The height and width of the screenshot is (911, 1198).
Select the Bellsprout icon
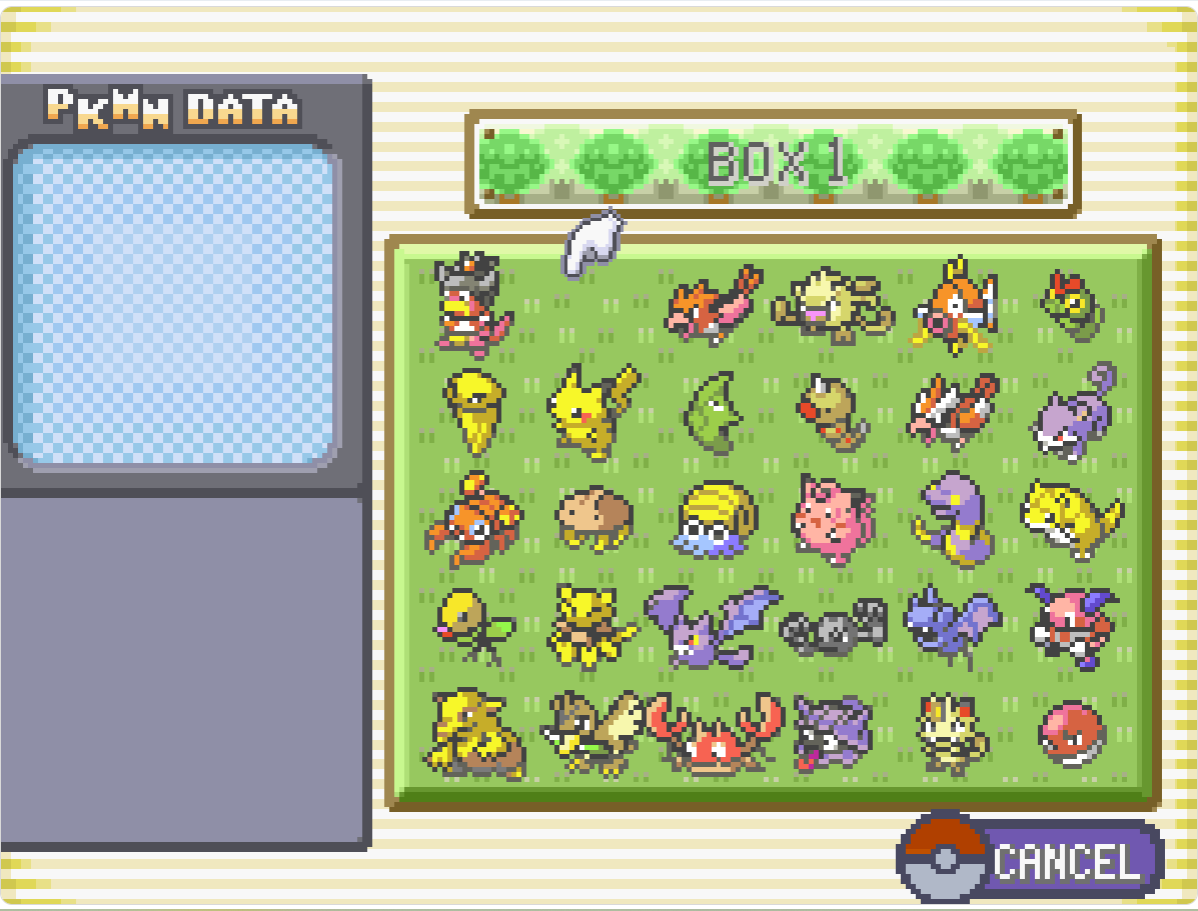click(474, 625)
